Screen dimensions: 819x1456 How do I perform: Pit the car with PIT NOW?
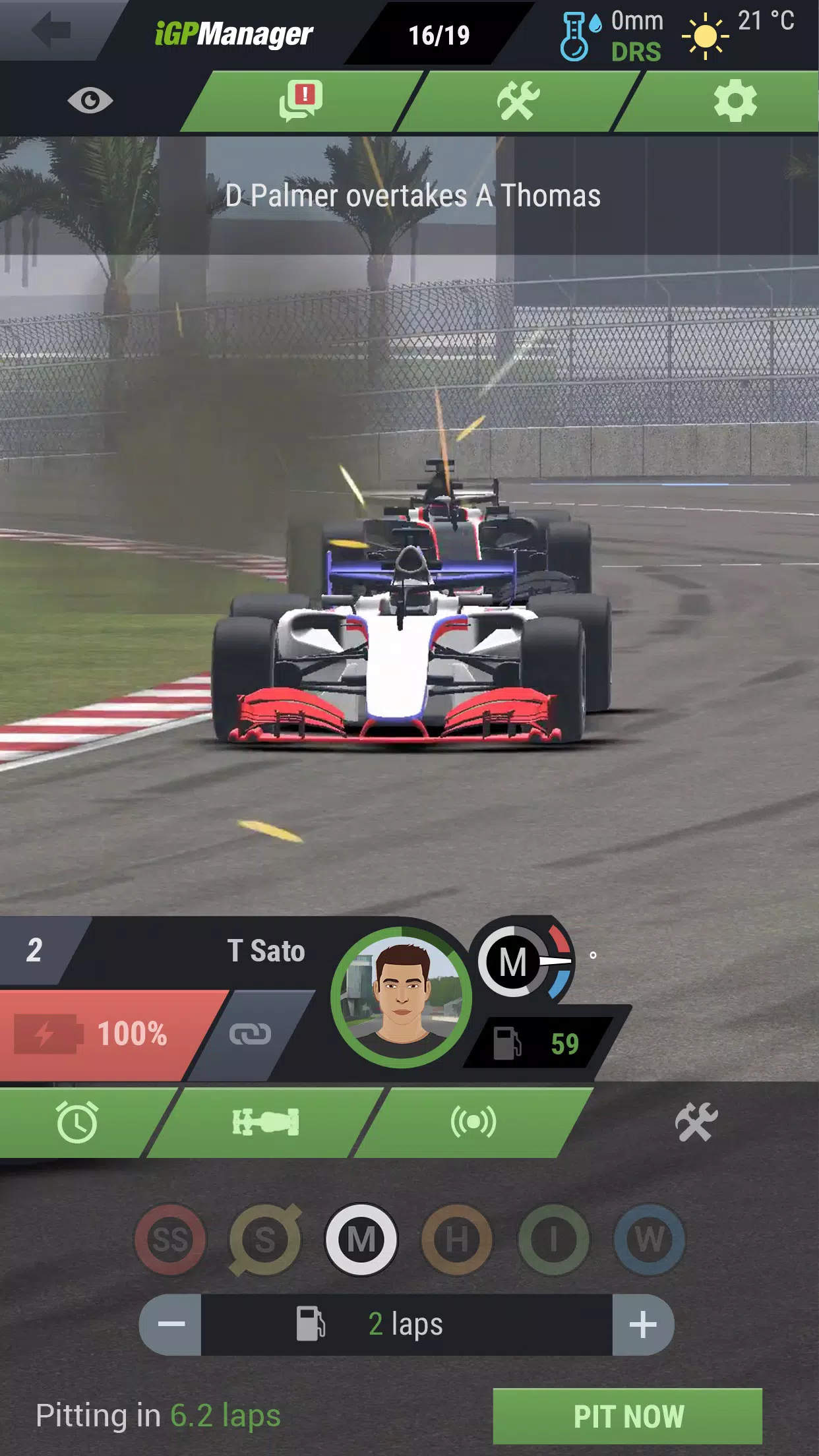[628, 1416]
